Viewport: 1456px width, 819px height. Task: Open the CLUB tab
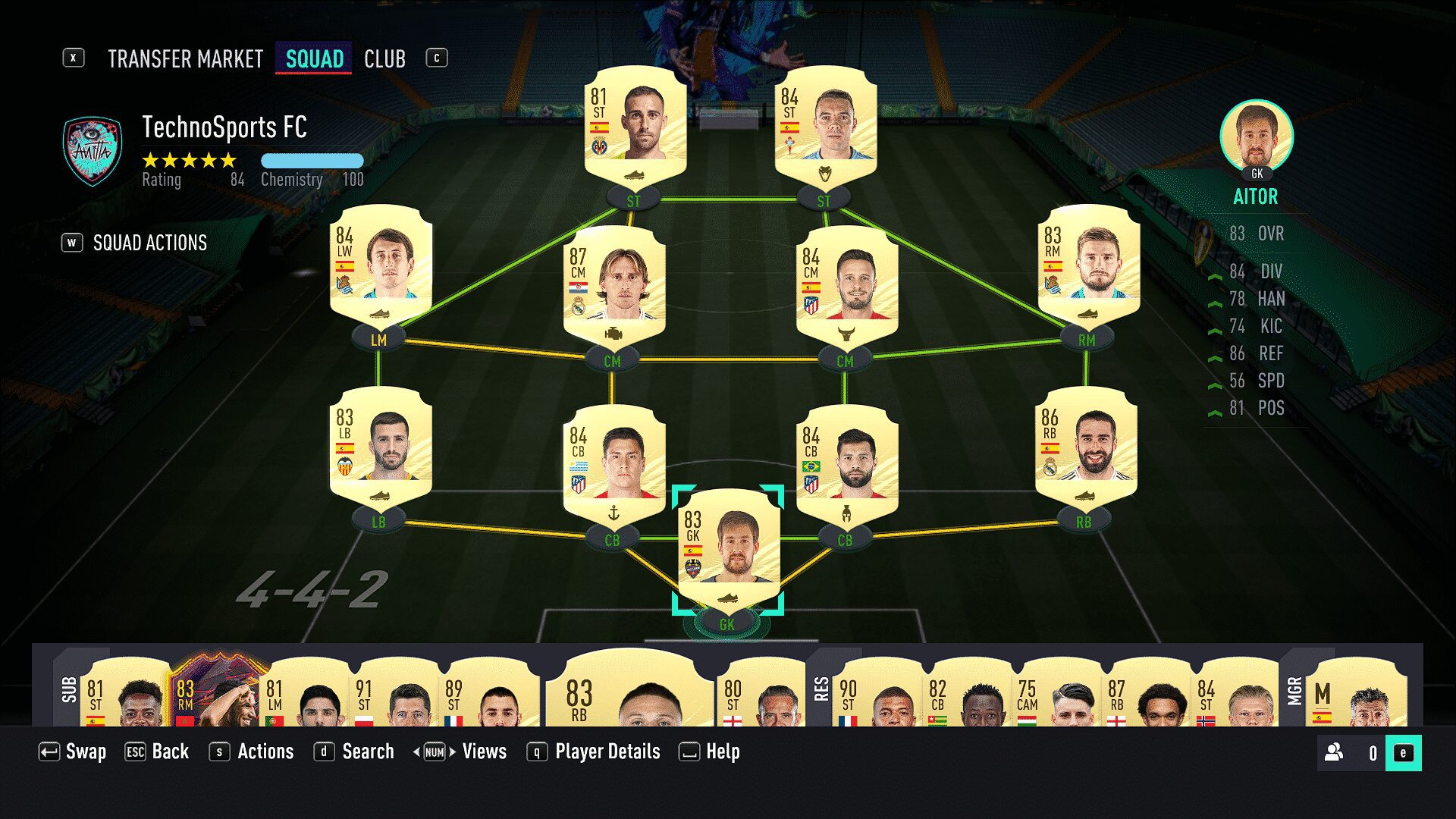pos(384,58)
